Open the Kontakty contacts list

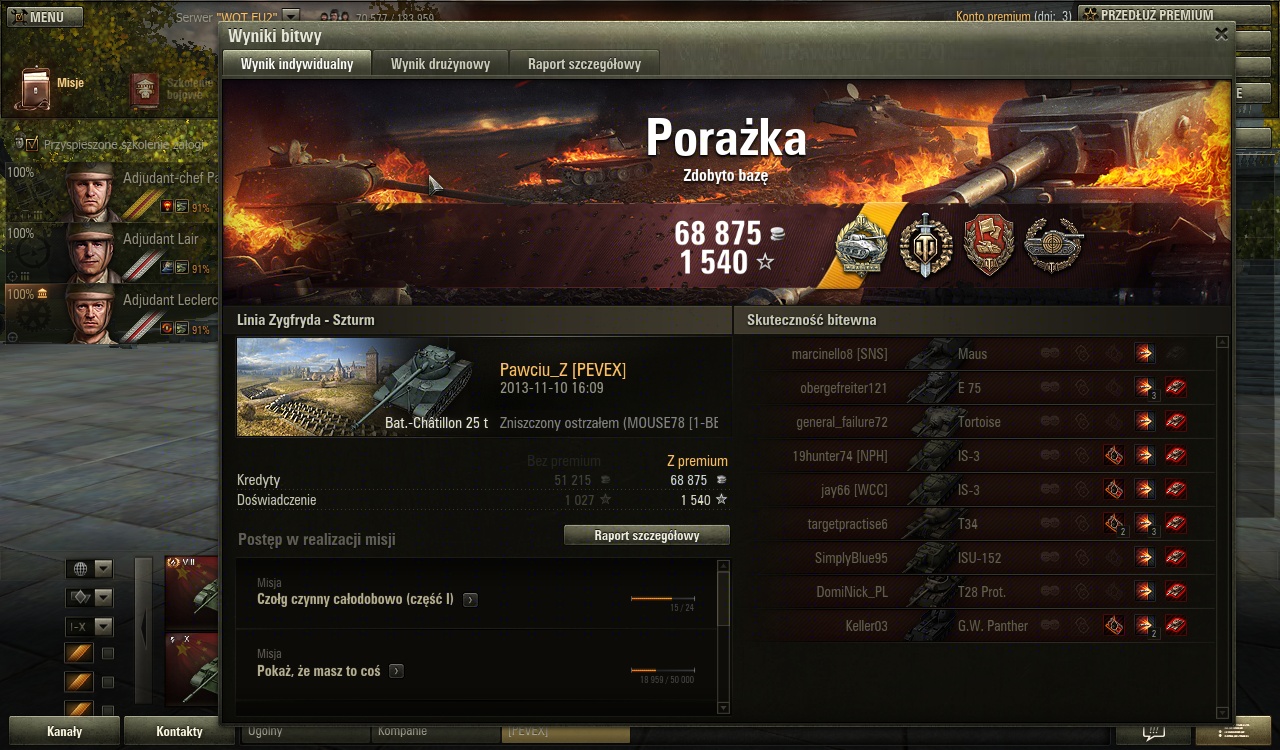click(179, 731)
